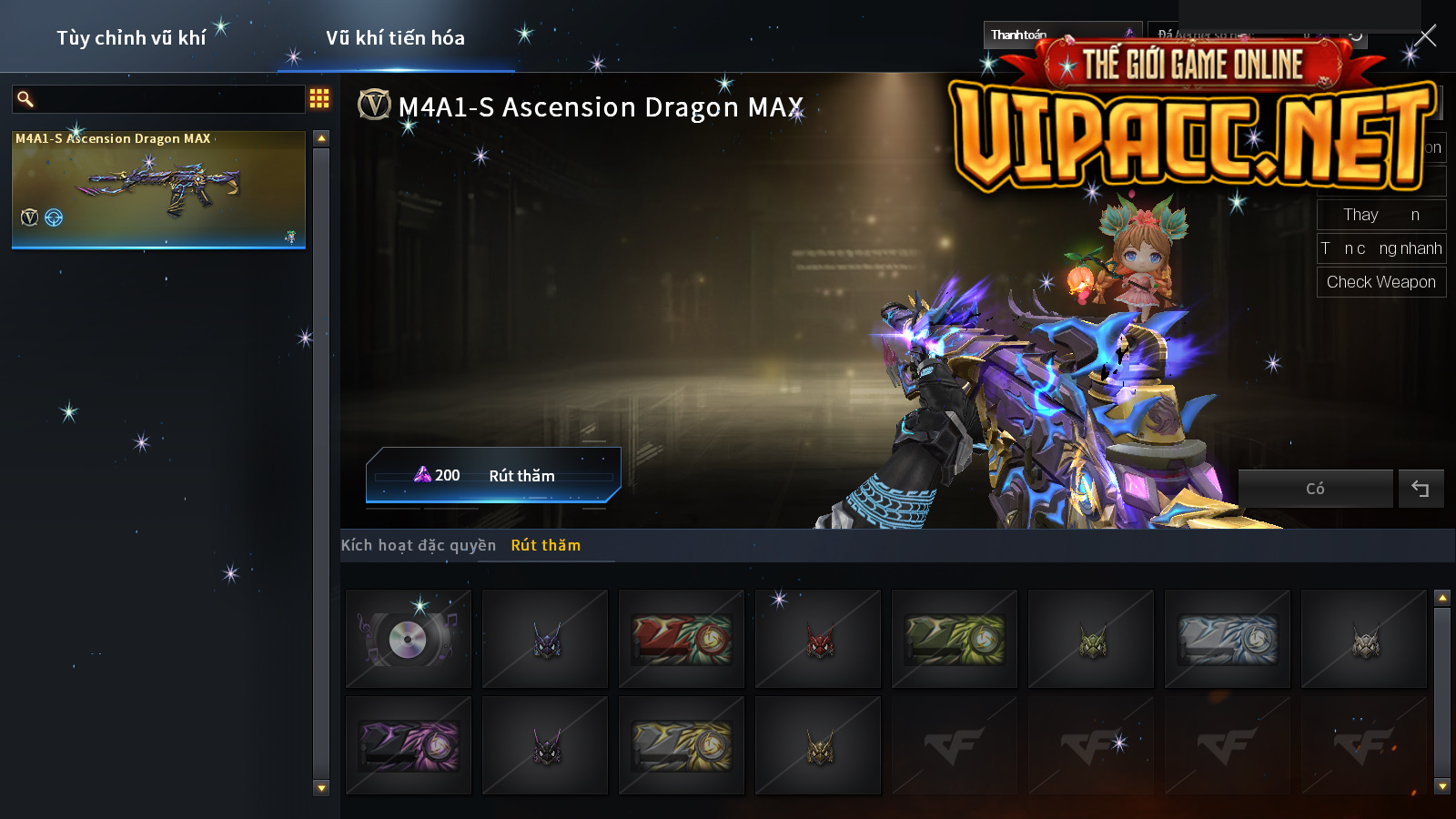Select M4A1-S Ascension Dragon MAX weapon card
The width and height of the screenshot is (1456, 819).
(158, 189)
